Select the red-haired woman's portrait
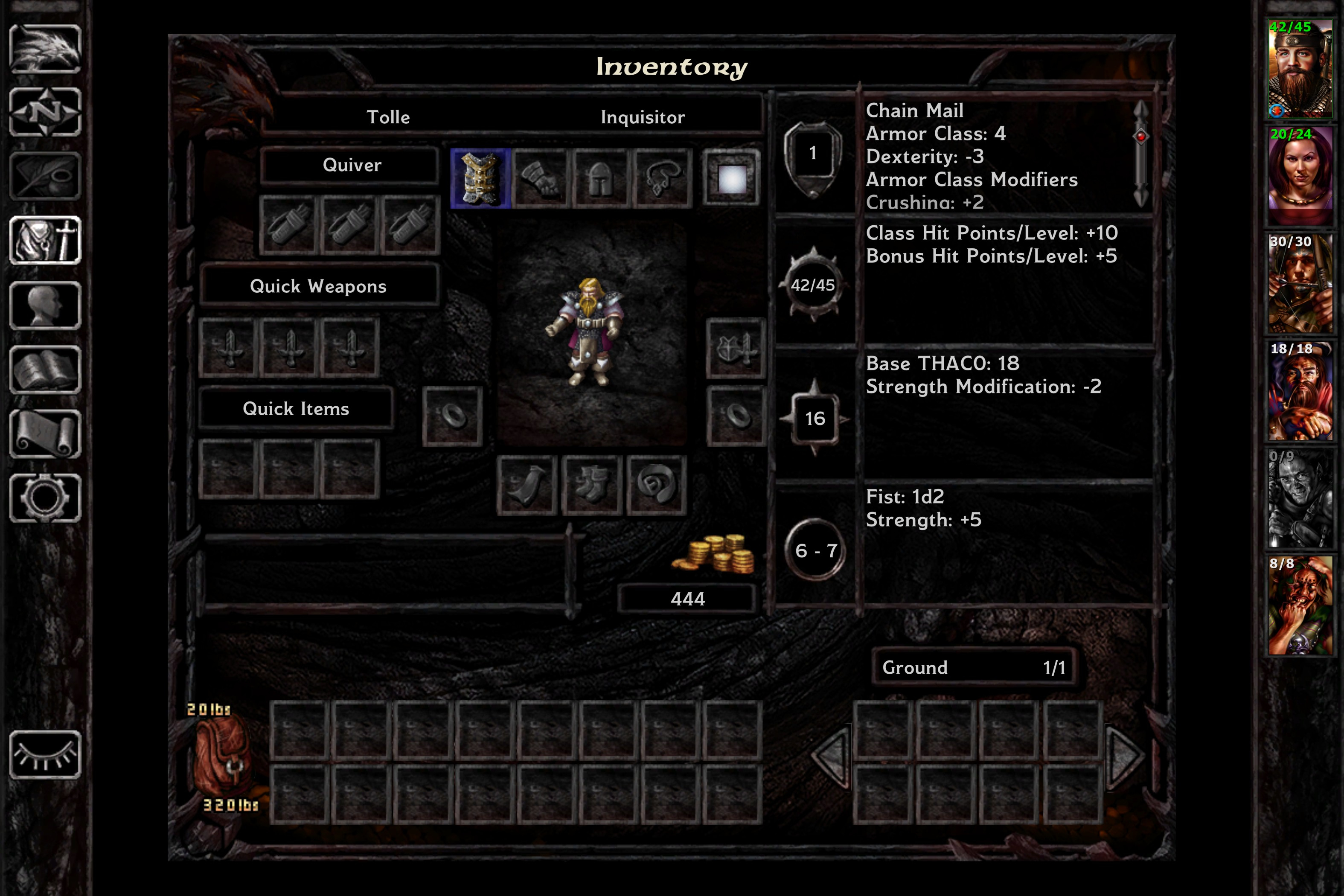This screenshot has width=1344, height=896. [1300, 175]
